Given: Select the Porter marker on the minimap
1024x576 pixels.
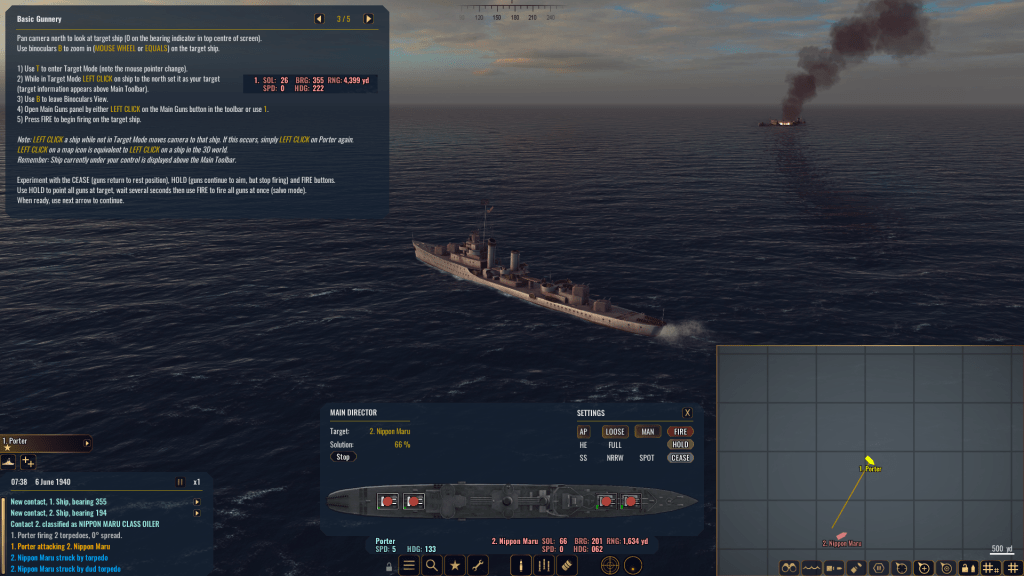Looking at the screenshot, I should 870,460.
